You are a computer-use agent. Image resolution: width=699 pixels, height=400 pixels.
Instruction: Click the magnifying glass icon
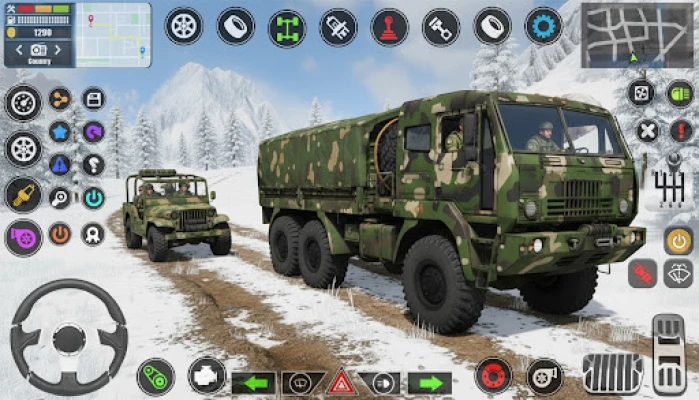pyautogui.click(x=60, y=198)
